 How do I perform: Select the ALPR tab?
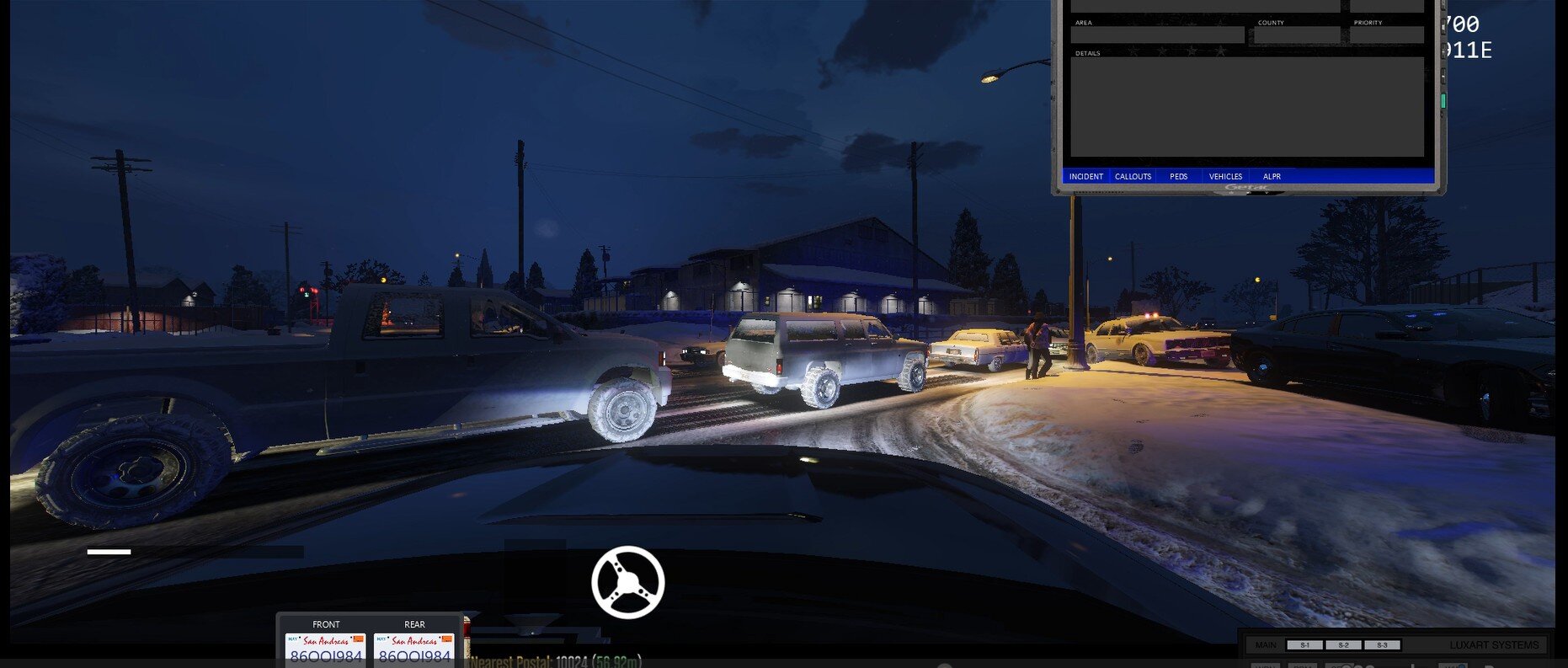1272,176
